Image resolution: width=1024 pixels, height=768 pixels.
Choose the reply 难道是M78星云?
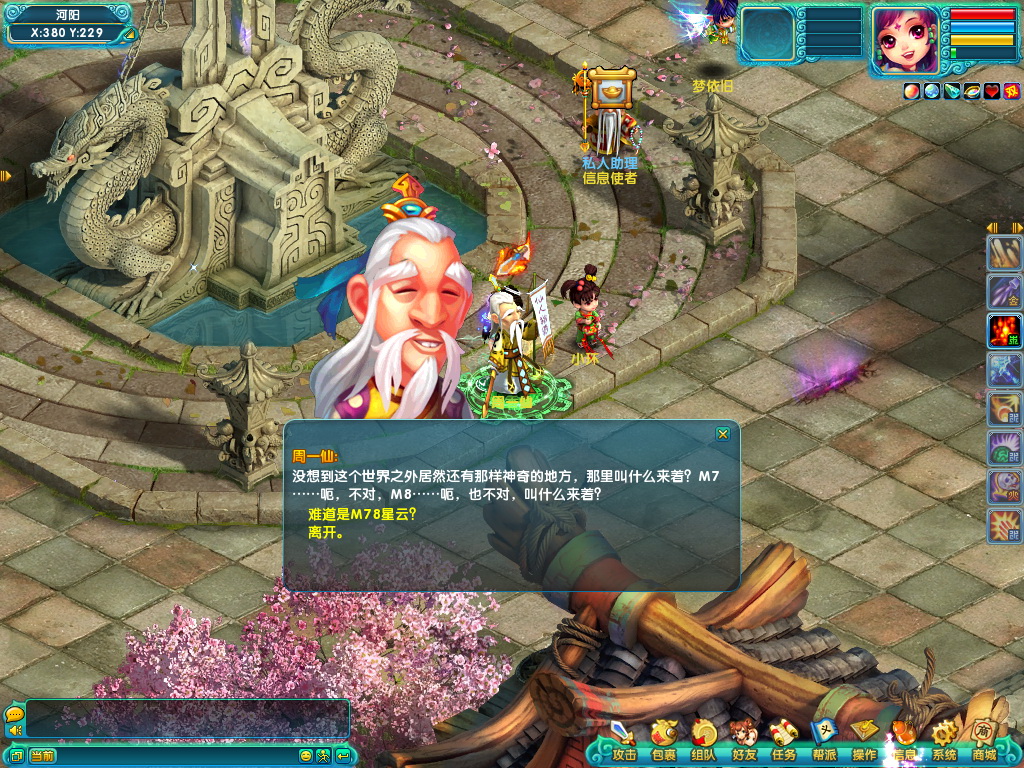point(362,514)
